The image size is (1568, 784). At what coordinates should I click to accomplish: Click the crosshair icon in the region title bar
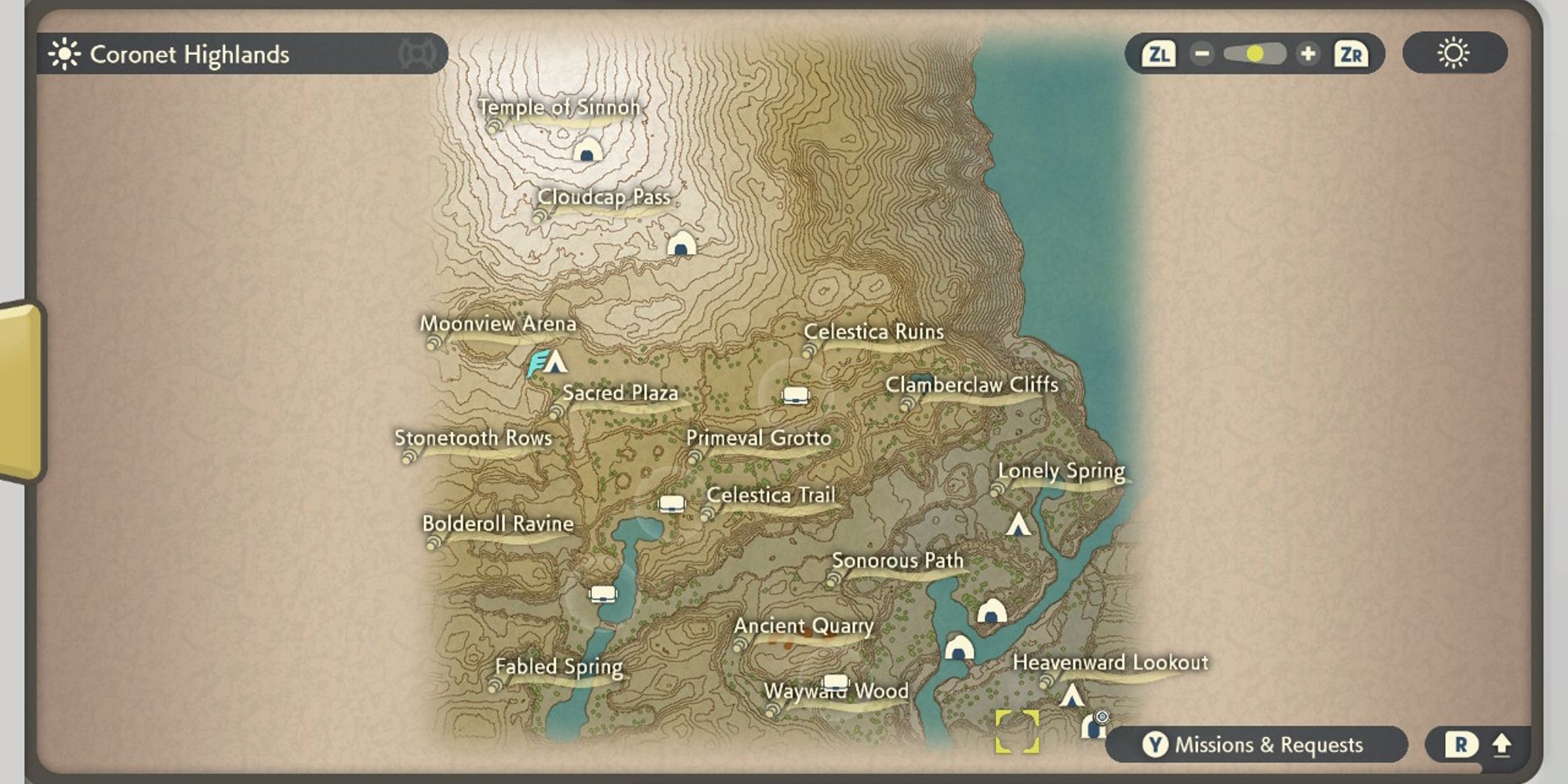[x=418, y=54]
